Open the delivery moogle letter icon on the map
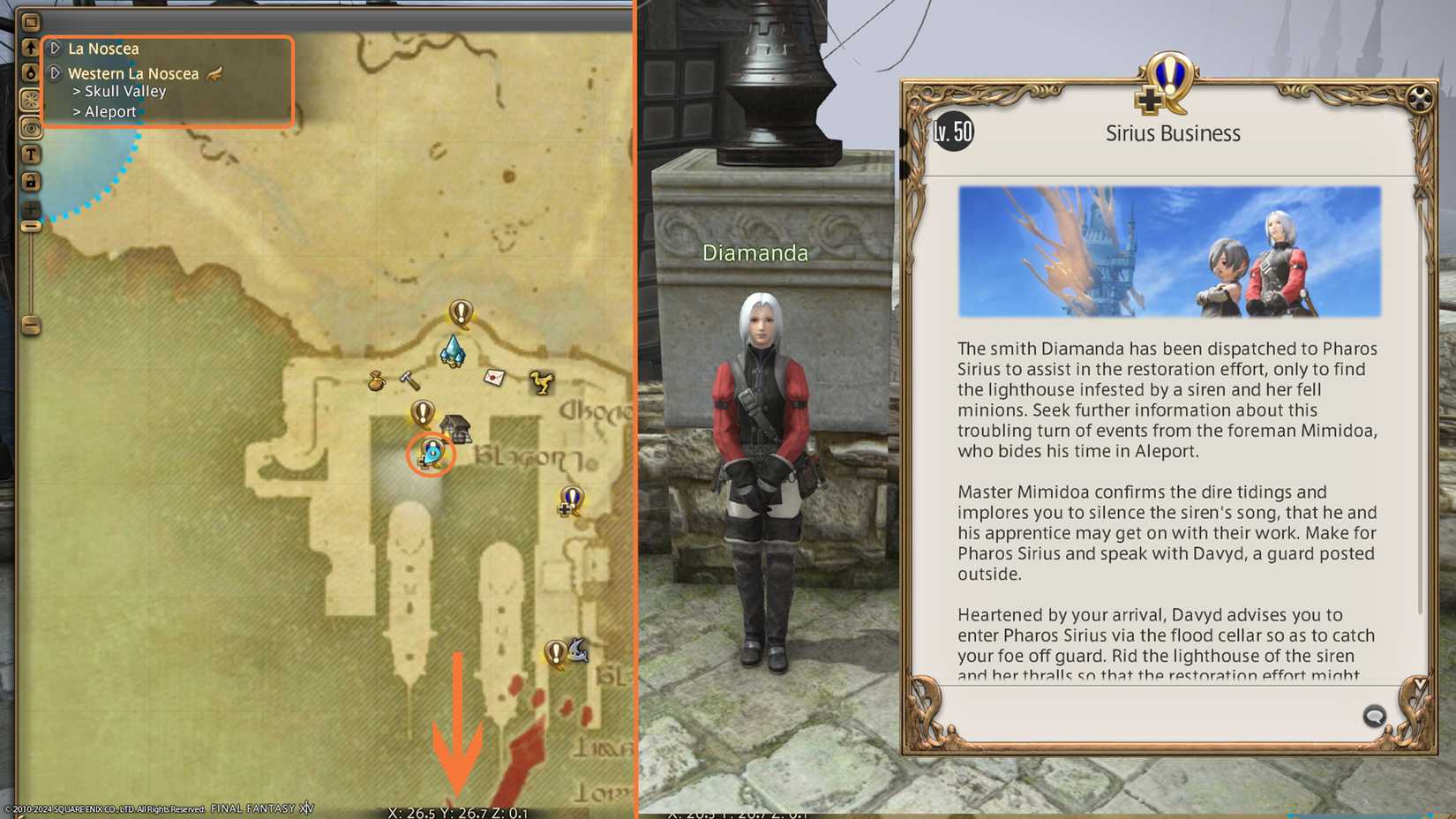Screen dimensions: 1456x819 [494, 378]
